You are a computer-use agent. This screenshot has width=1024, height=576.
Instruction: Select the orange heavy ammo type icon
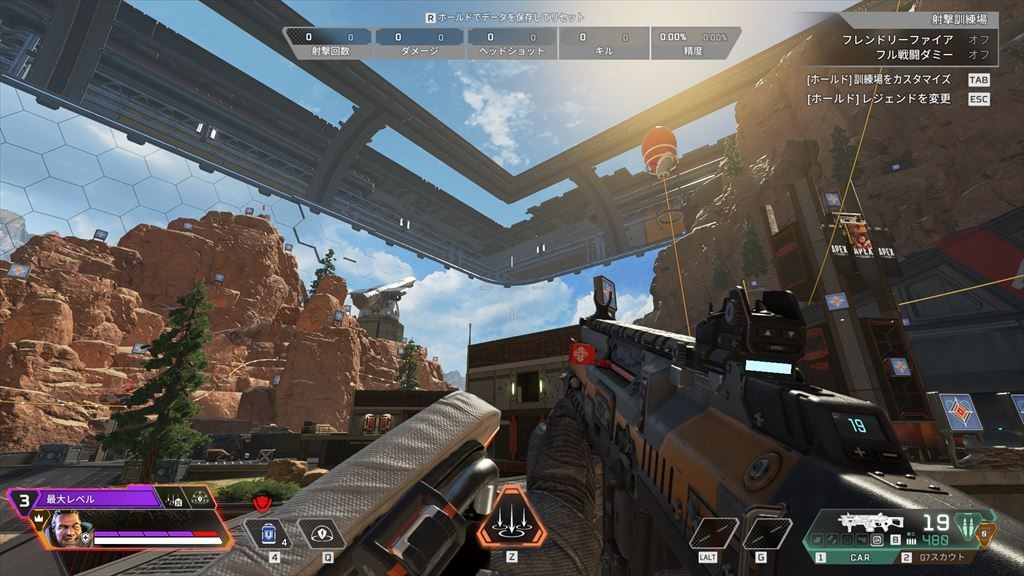[985, 533]
